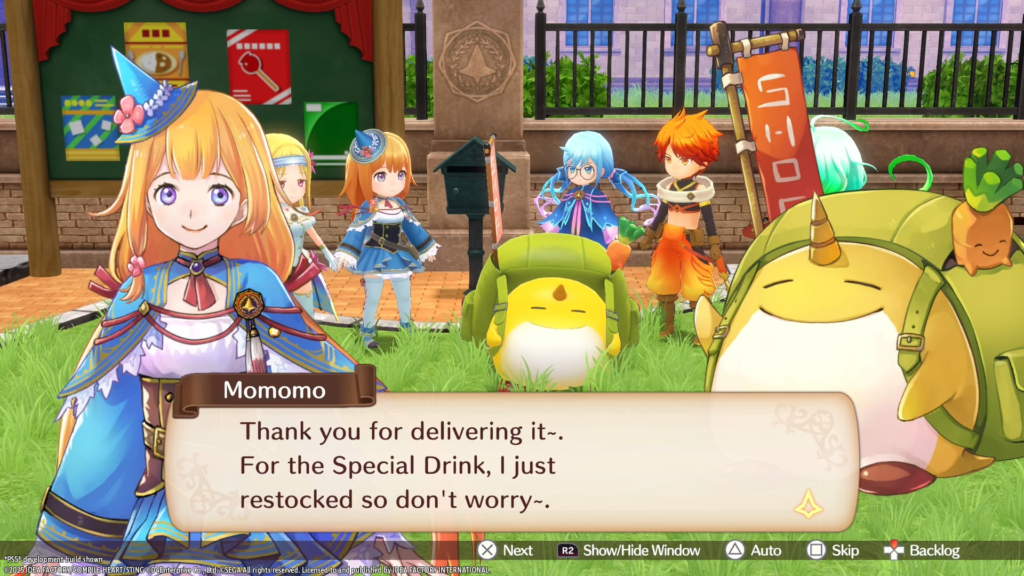Click the dialogue box to advance text
This screenshot has height=576, width=1024.
pos(510,460)
